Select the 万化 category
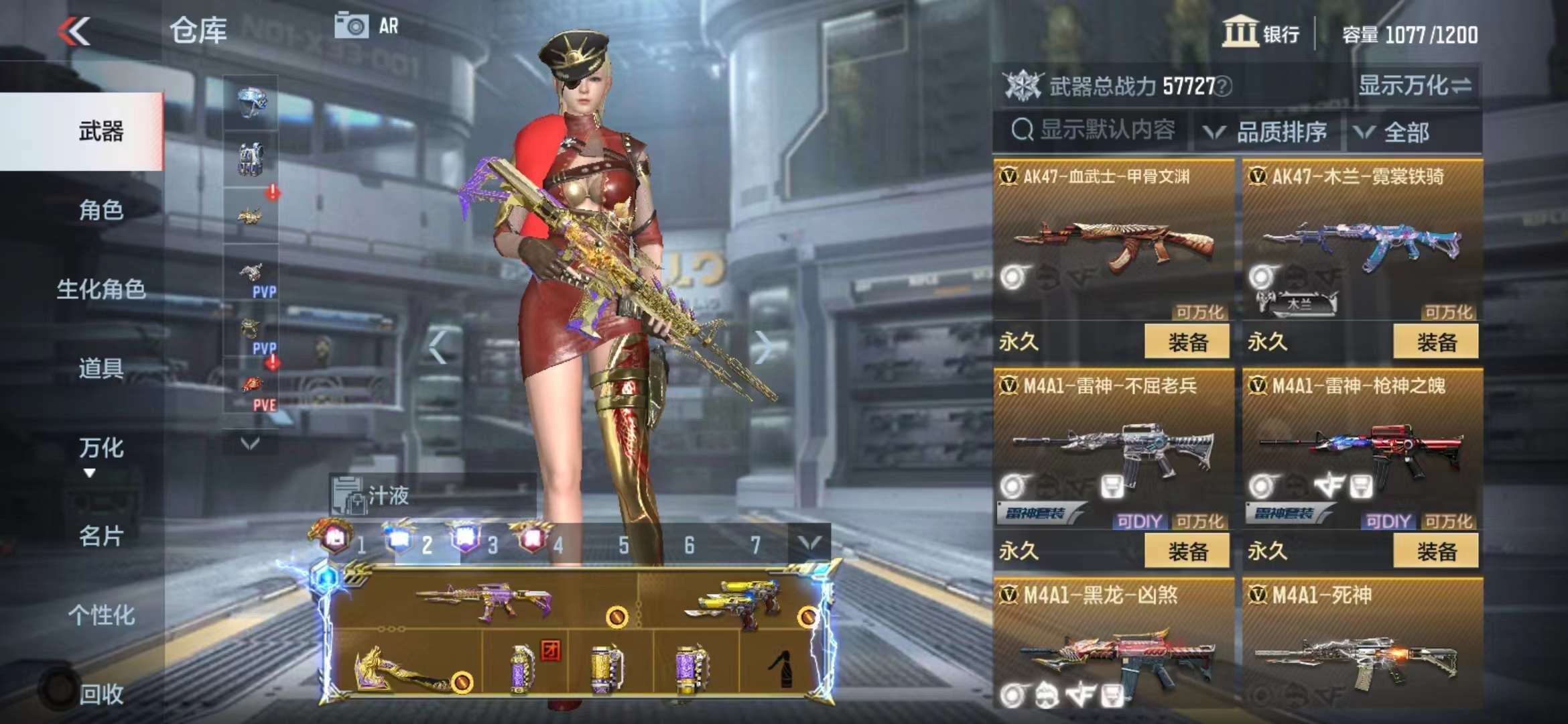Screen dimensions: 1568x724 pos(101,448)
